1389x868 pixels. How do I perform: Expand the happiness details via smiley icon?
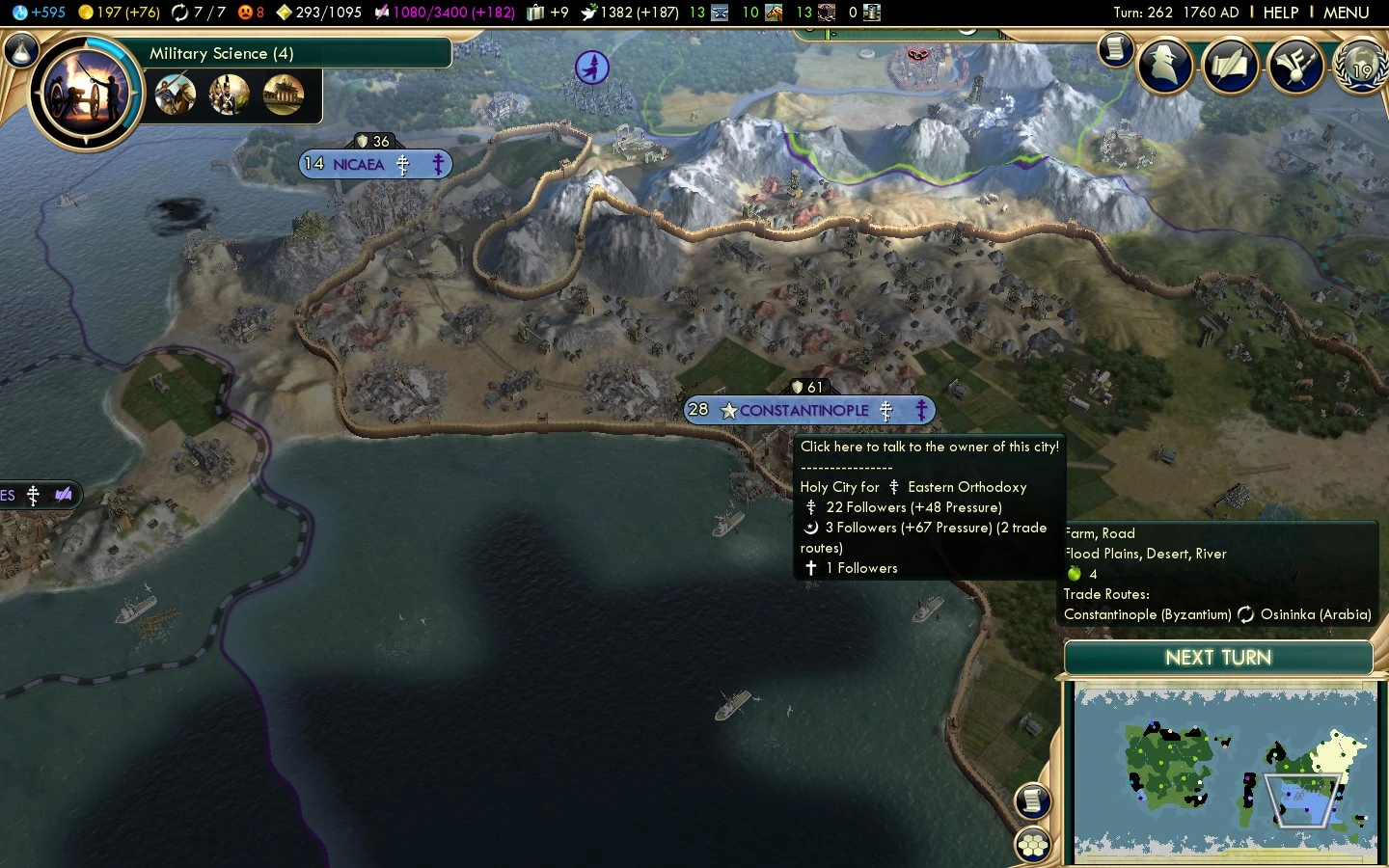(x=244, y=13)
